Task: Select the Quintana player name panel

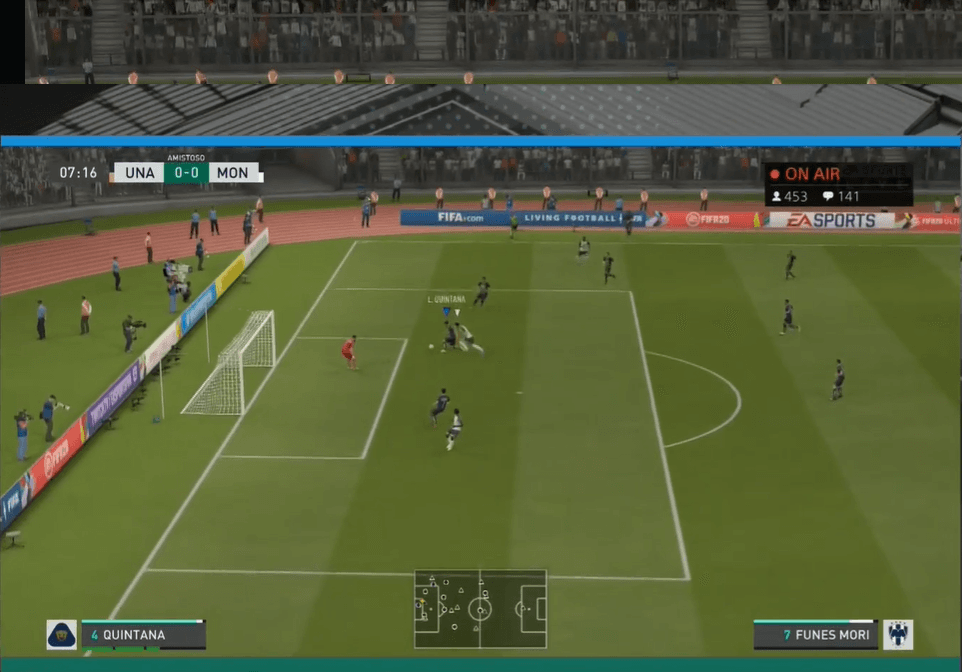Action: pyautogui.click(x=143, y=635)
